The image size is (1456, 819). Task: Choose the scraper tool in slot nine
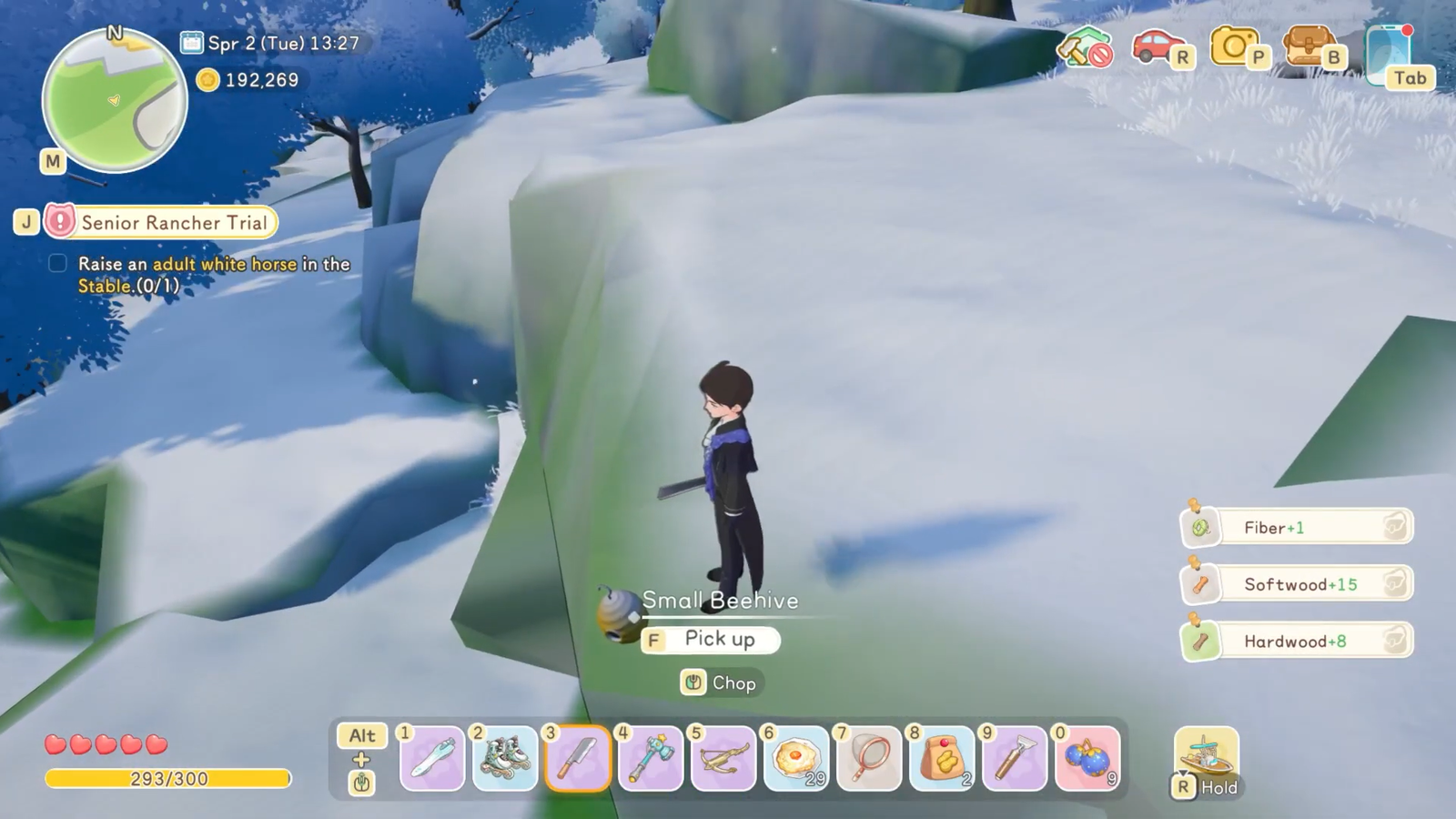pos(1015,758)
